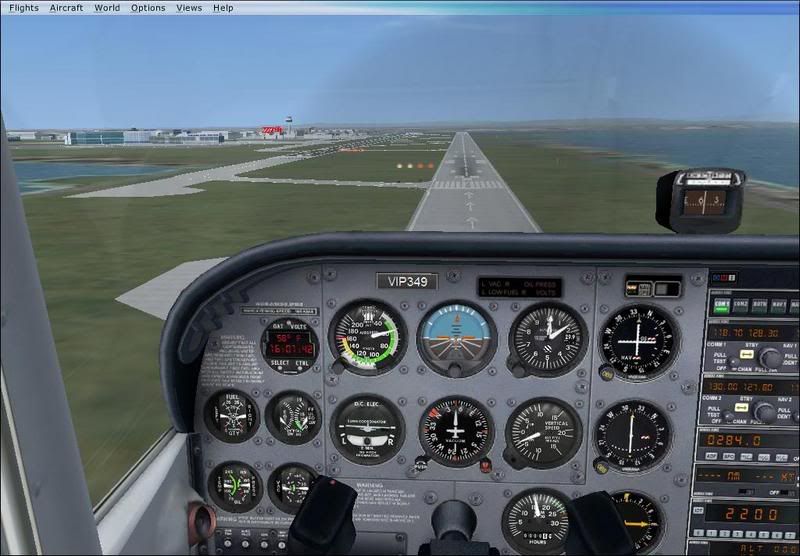The image size is (800, 556).
Task: Click the COMM 1 frequency tuning knob
Action: coord(770,358)
